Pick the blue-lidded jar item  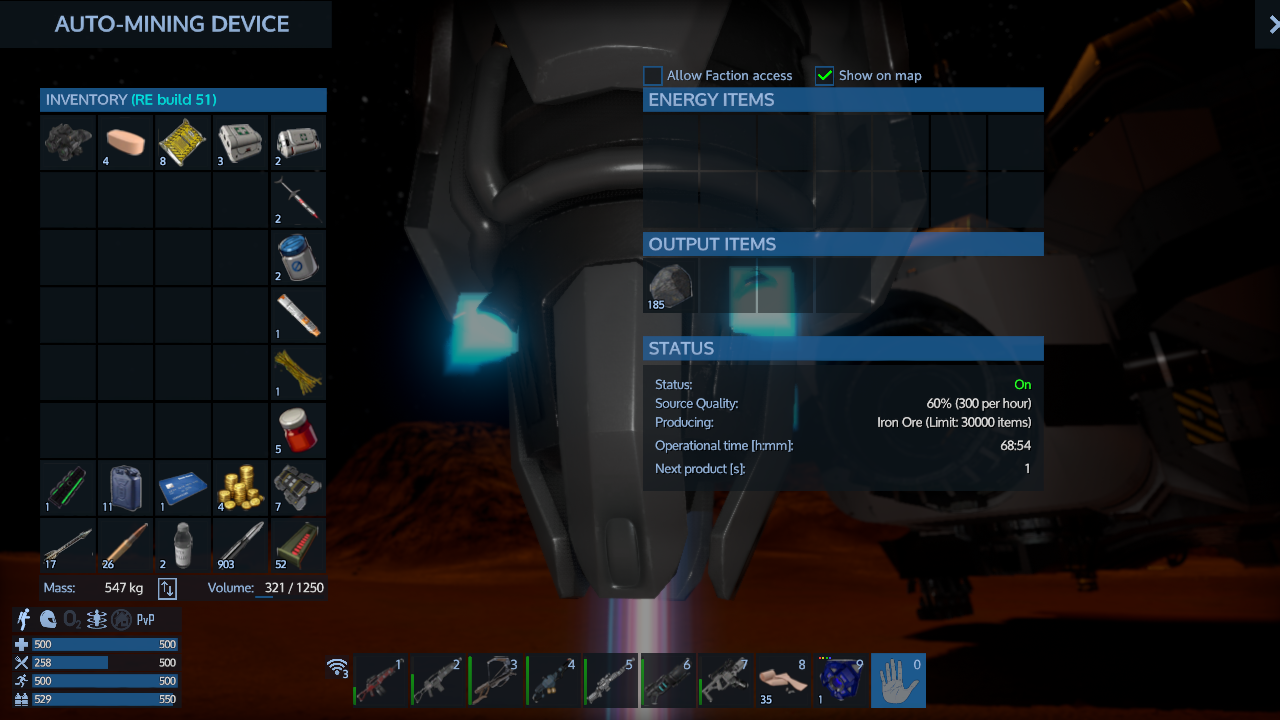[x=298, y=257]
